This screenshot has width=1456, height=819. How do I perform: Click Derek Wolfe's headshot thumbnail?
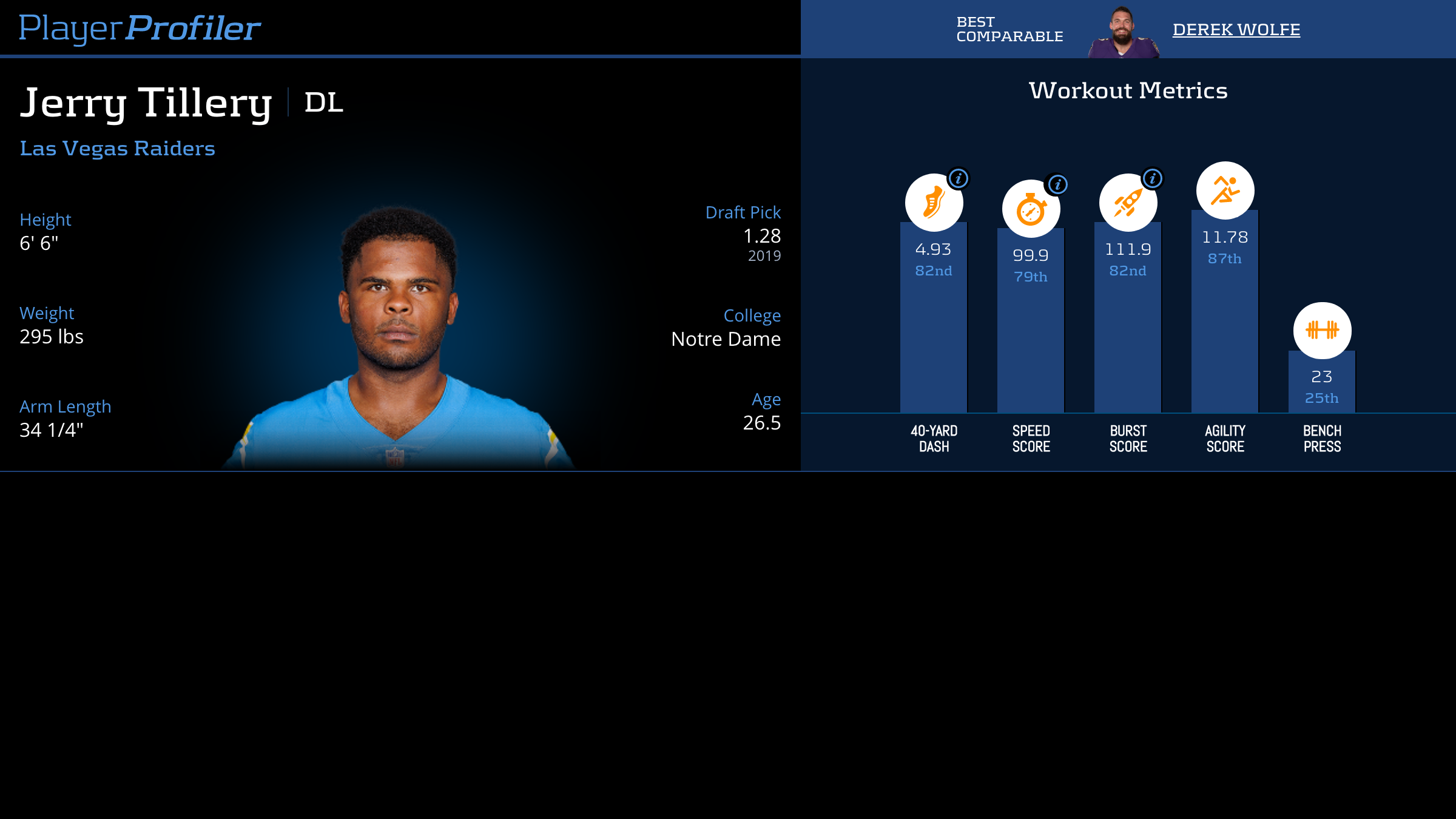(x=1122, y=33)
